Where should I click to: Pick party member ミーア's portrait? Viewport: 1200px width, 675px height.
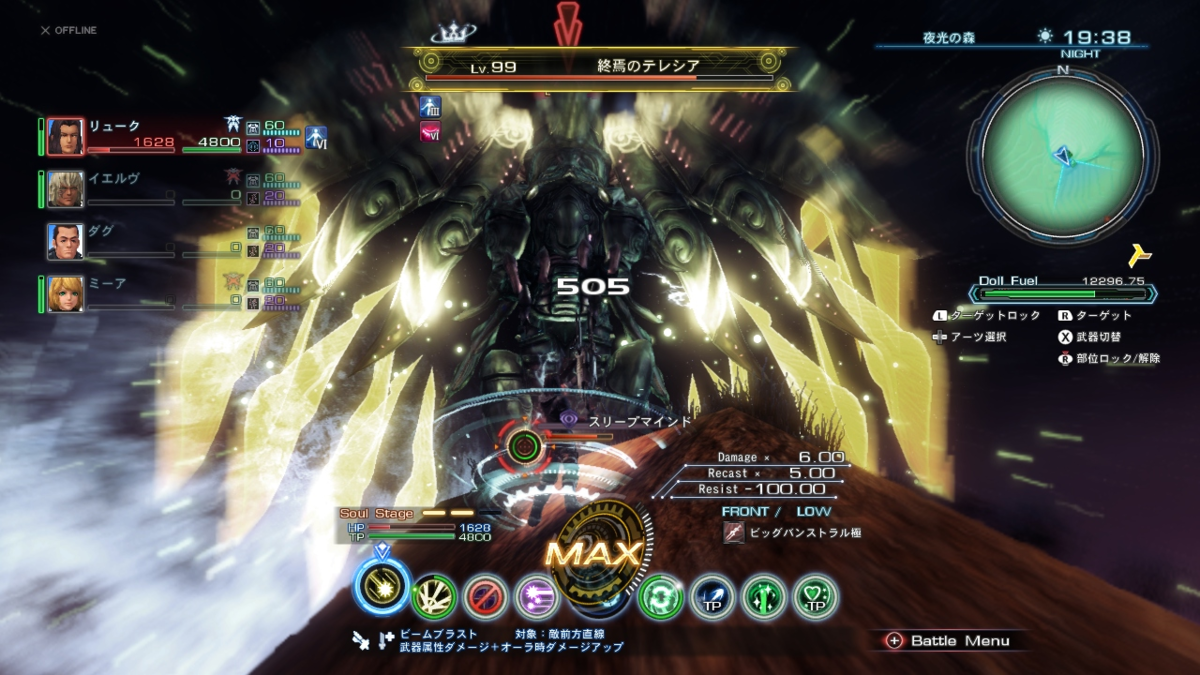point(65,294)
